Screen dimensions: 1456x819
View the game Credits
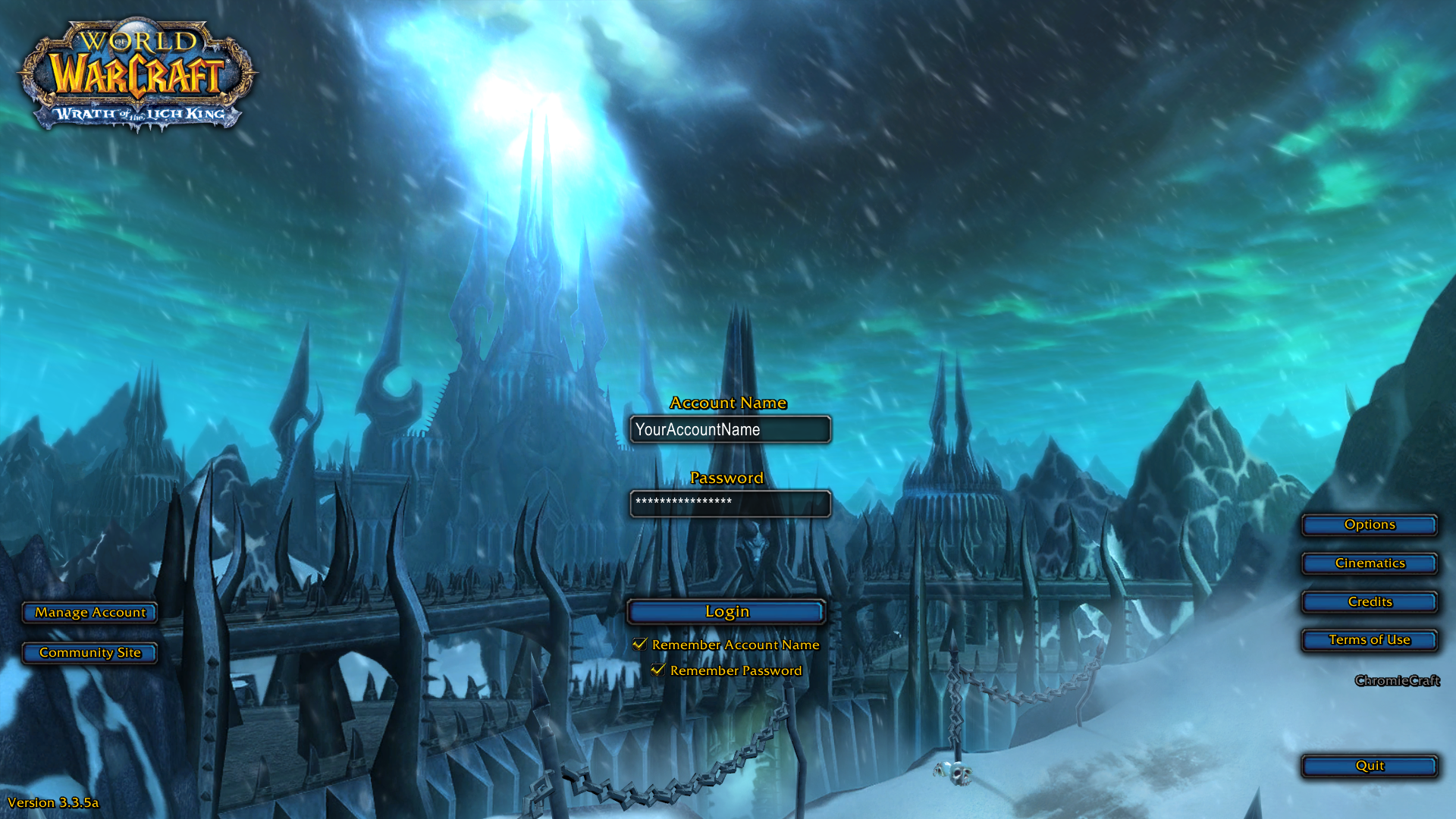[x=1369, y=601]
